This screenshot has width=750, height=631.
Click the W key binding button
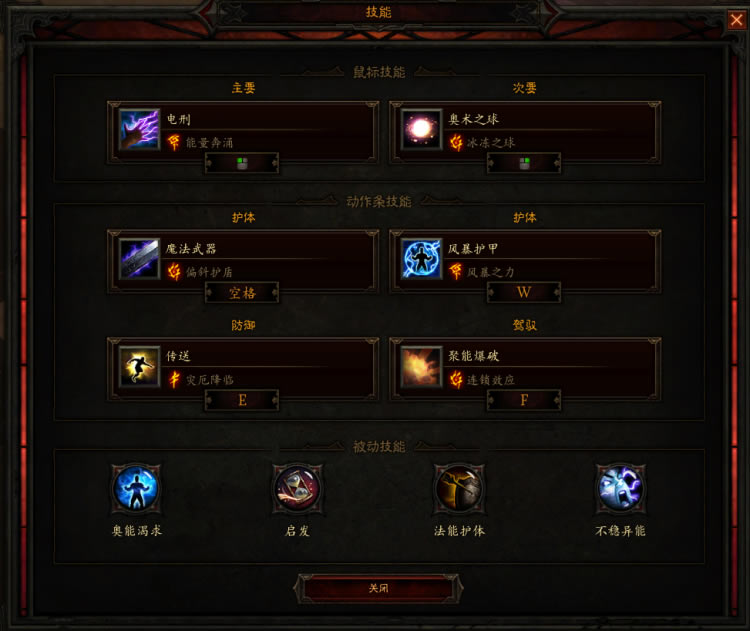tap(524, 293)
